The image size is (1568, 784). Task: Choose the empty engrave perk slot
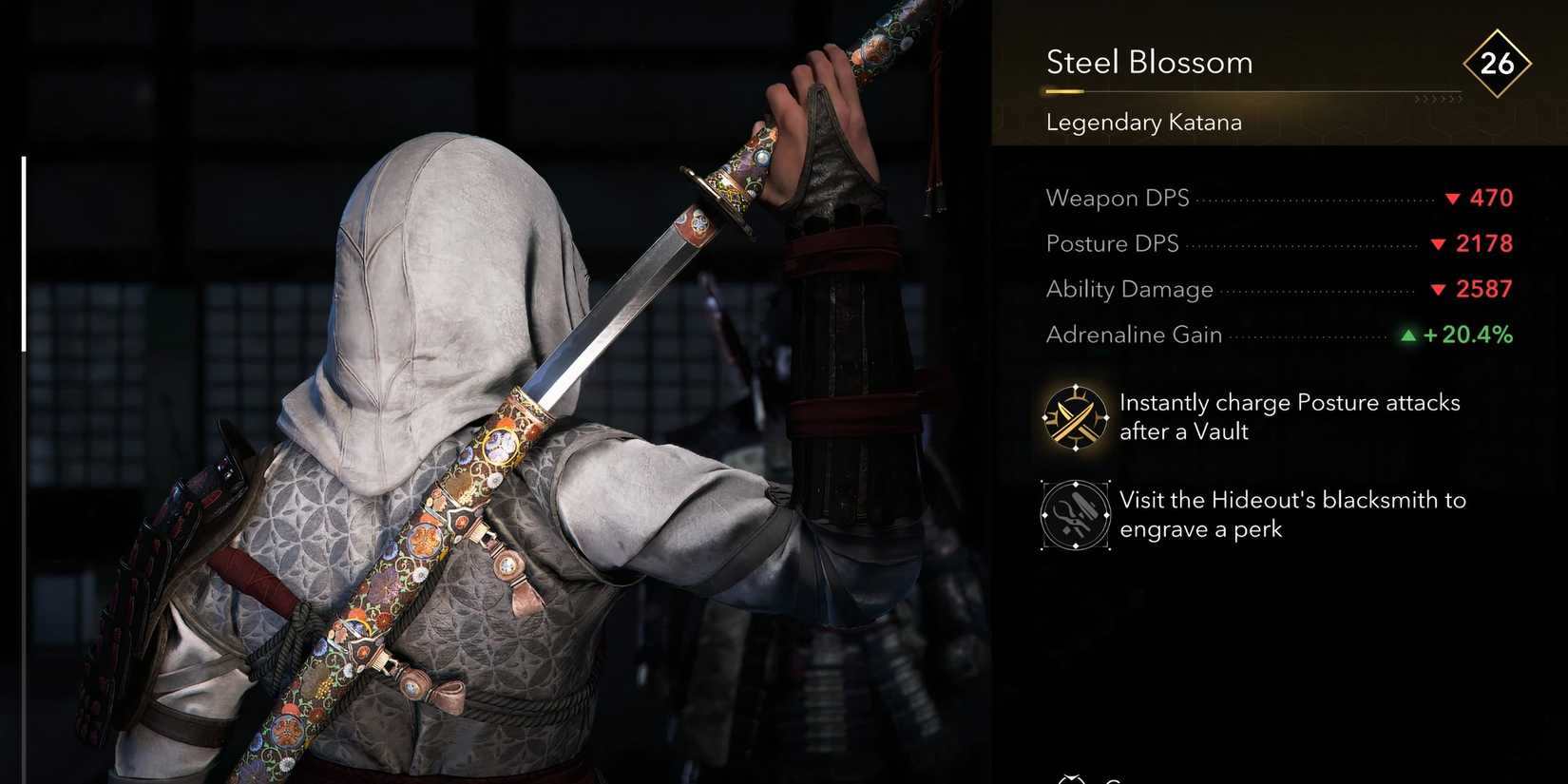[x=1075, y=515]
